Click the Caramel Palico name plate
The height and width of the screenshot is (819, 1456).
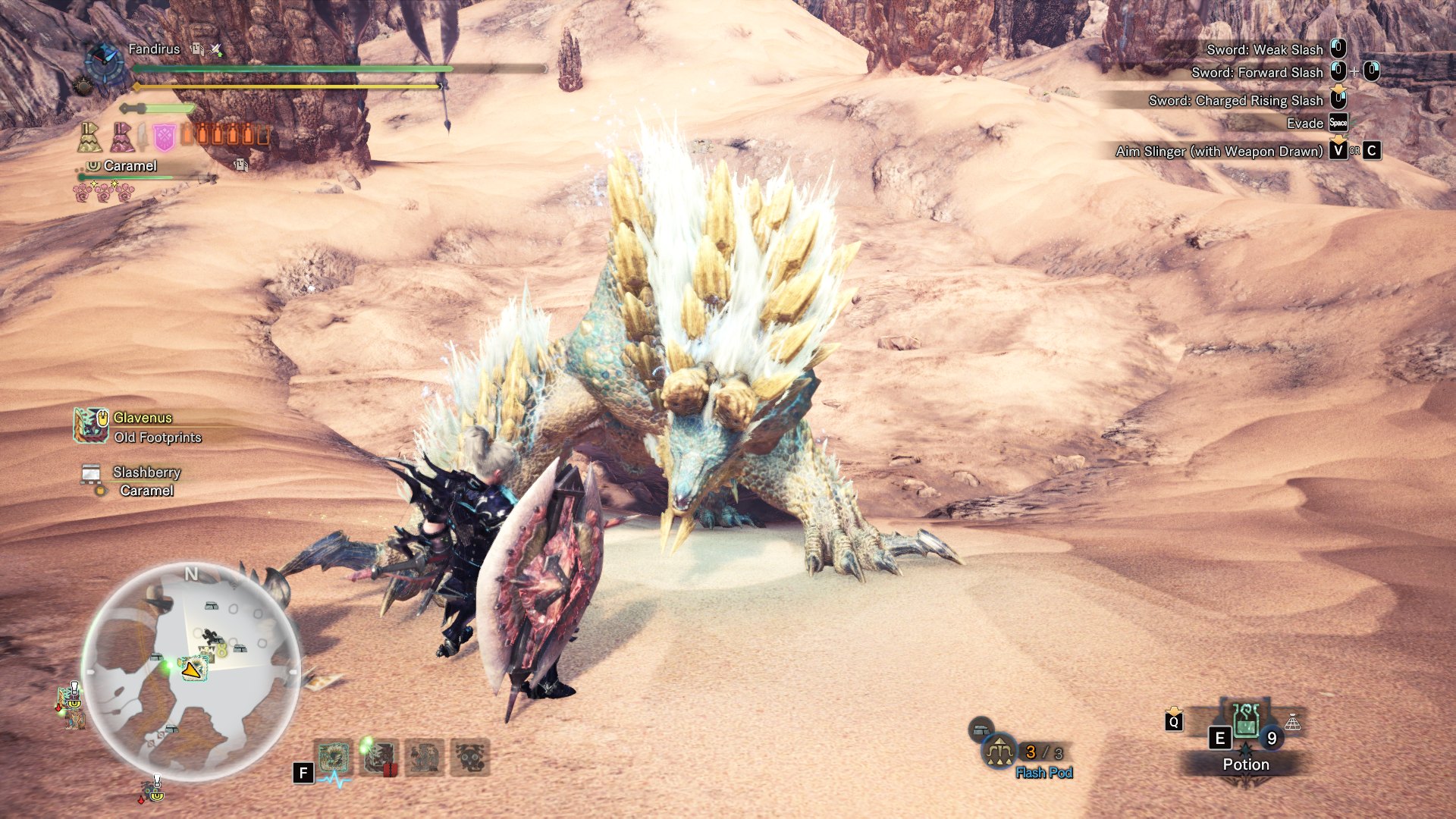pos(130,166)
